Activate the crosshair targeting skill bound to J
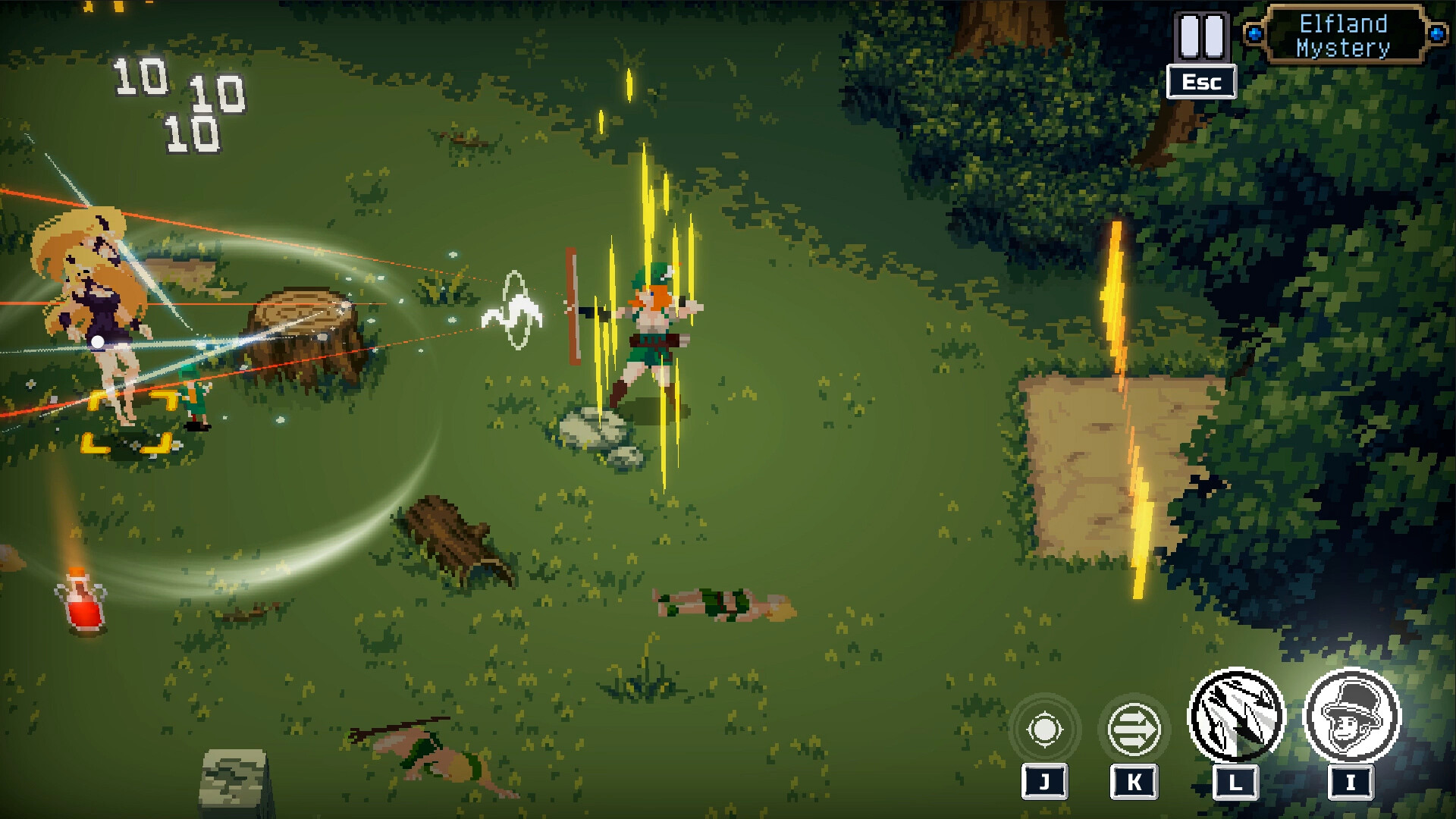The width and height of the screenshot is (1456, 819). tap(1045, 730)
